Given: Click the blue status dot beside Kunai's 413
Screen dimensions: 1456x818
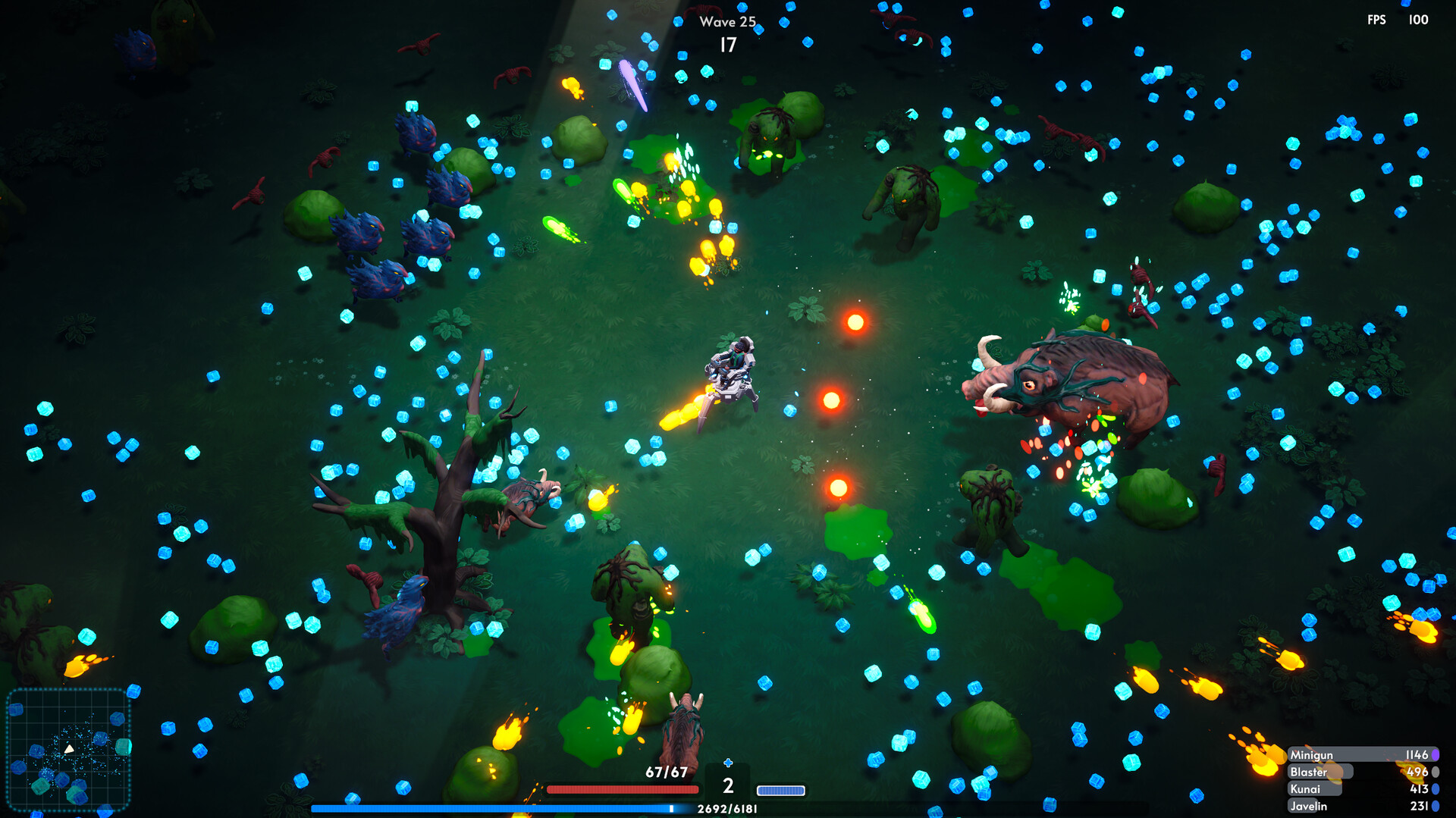Looking at the screenshot, I should 1434,789.
